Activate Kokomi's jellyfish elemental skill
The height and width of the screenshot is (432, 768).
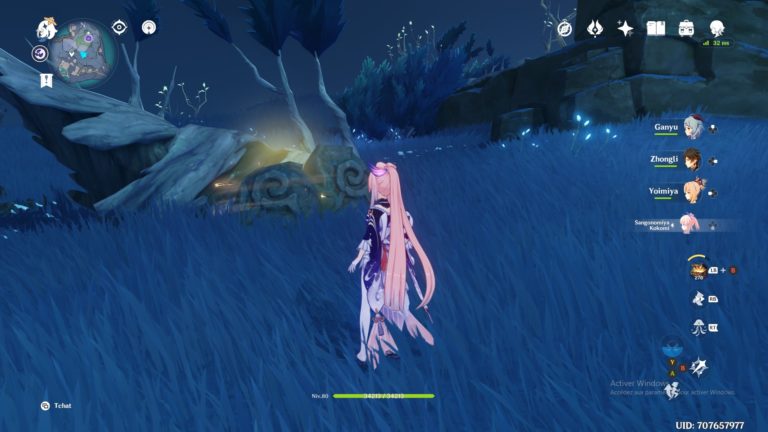(x=699, y=327)
